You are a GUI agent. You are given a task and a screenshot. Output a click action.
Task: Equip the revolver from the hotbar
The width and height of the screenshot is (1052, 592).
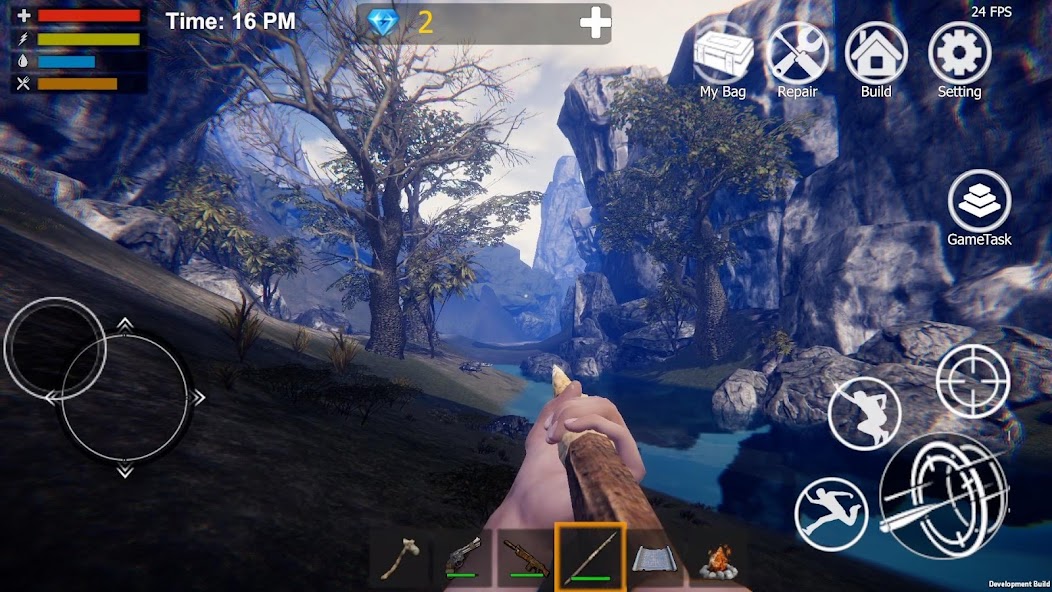(x=462, y=559)
